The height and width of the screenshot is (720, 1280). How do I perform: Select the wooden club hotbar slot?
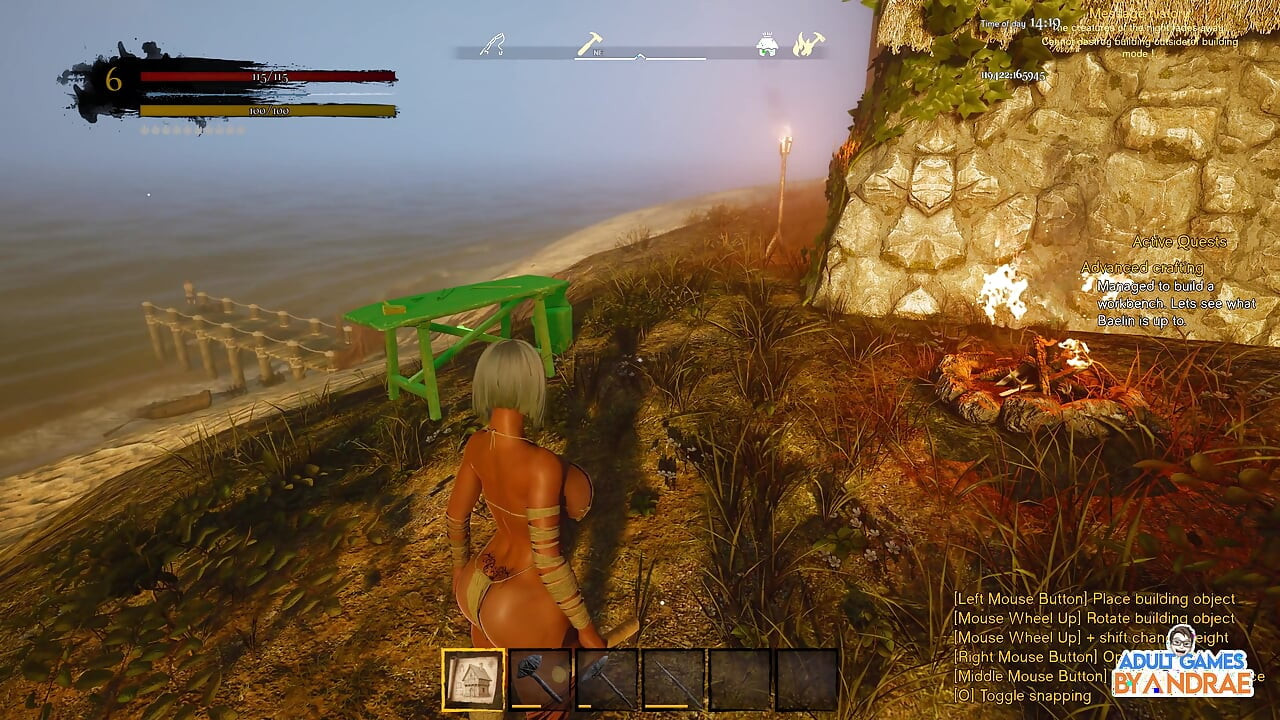click(x=538, y=680)
